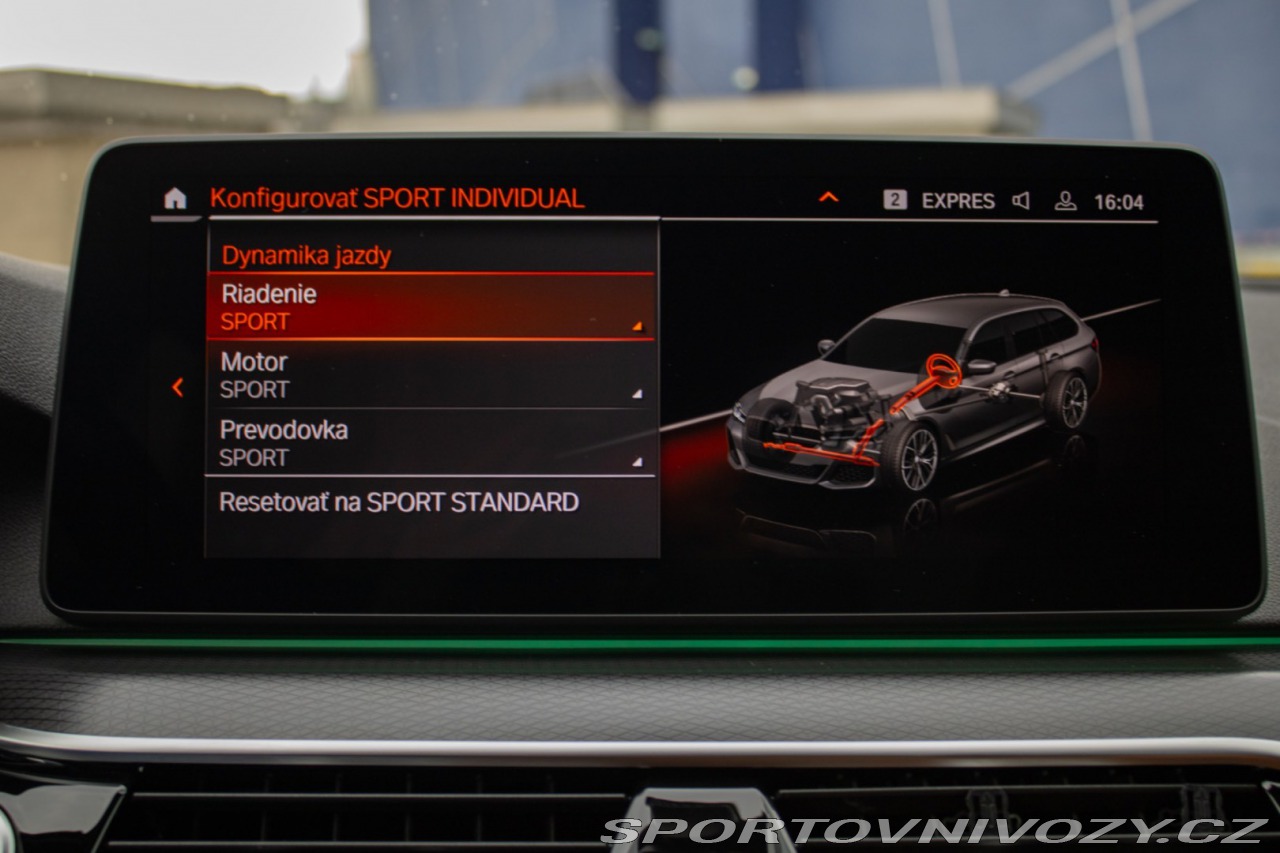Go to the home screen icon
This screenshot has height=853, width=1280.
pyautogui.click(x=175, y=199)
